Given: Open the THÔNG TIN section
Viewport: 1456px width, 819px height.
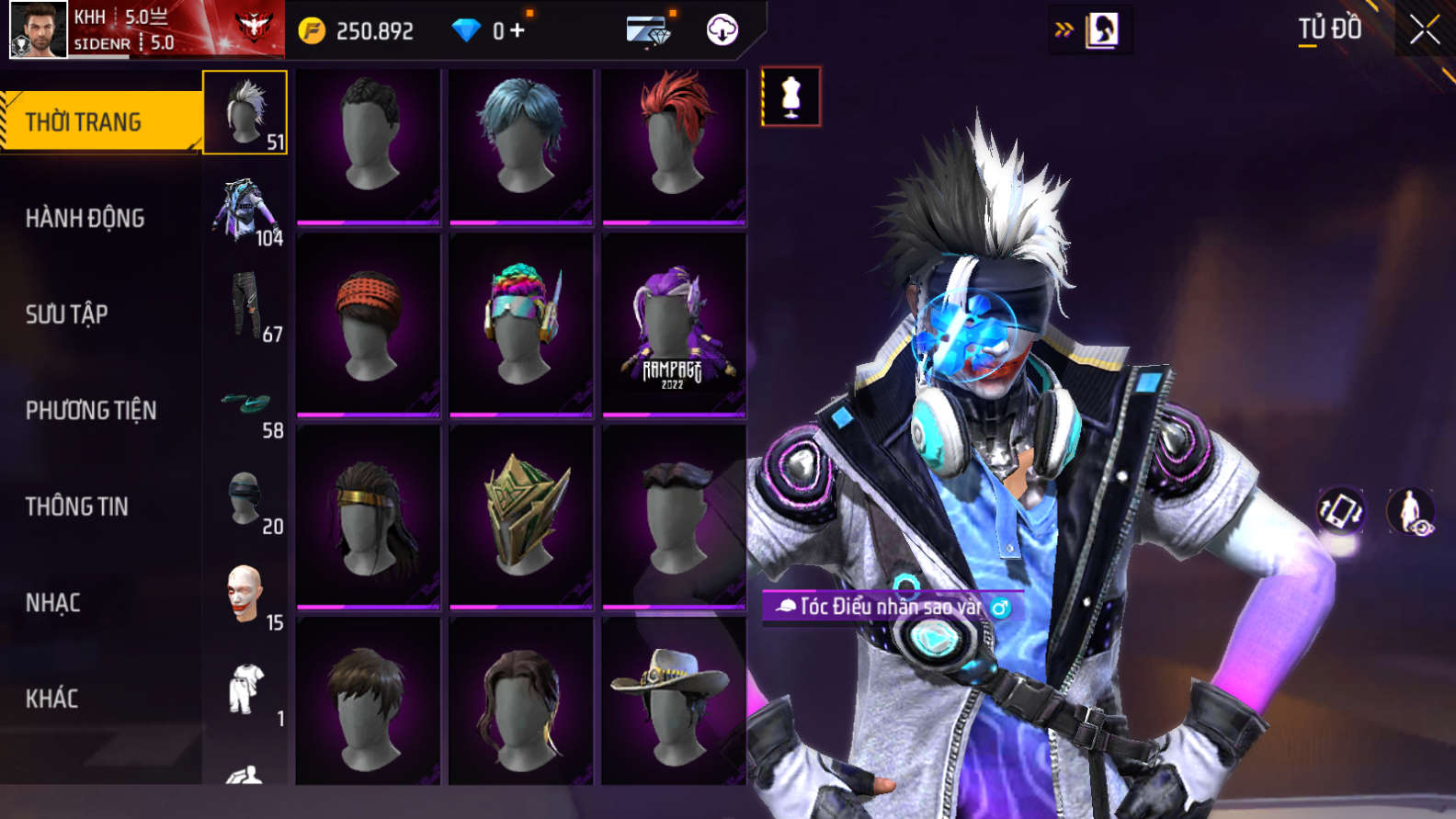Looking at the screenshot, I should click(x=77, y=506).
